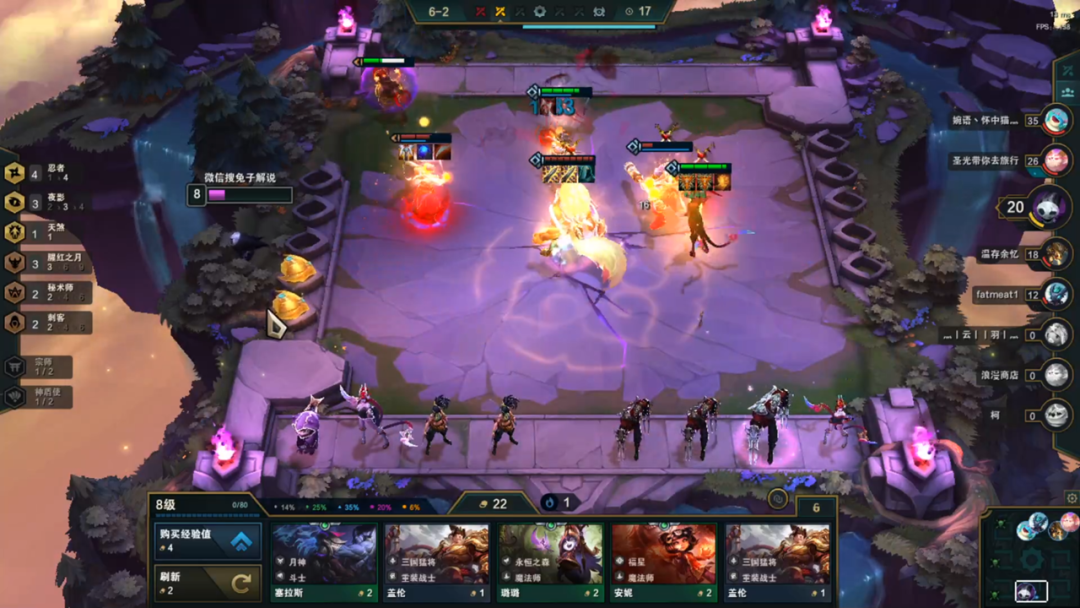Check the inactive 神盾使 trait
This screenshot has height=608, width=1080.
pyautogui.click(x=40, y=397)
